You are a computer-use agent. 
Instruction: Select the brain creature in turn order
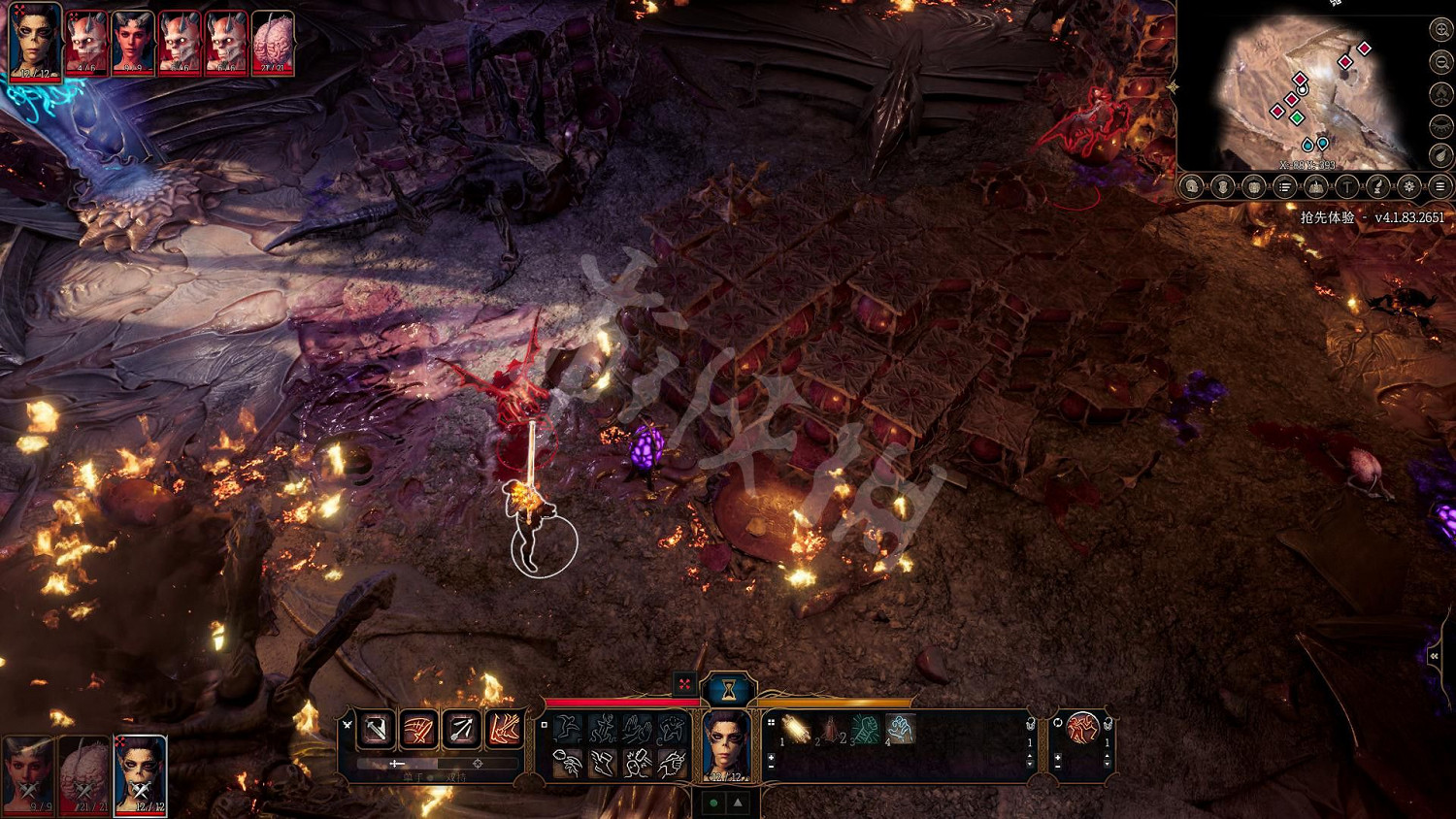[x=273, y=44]
